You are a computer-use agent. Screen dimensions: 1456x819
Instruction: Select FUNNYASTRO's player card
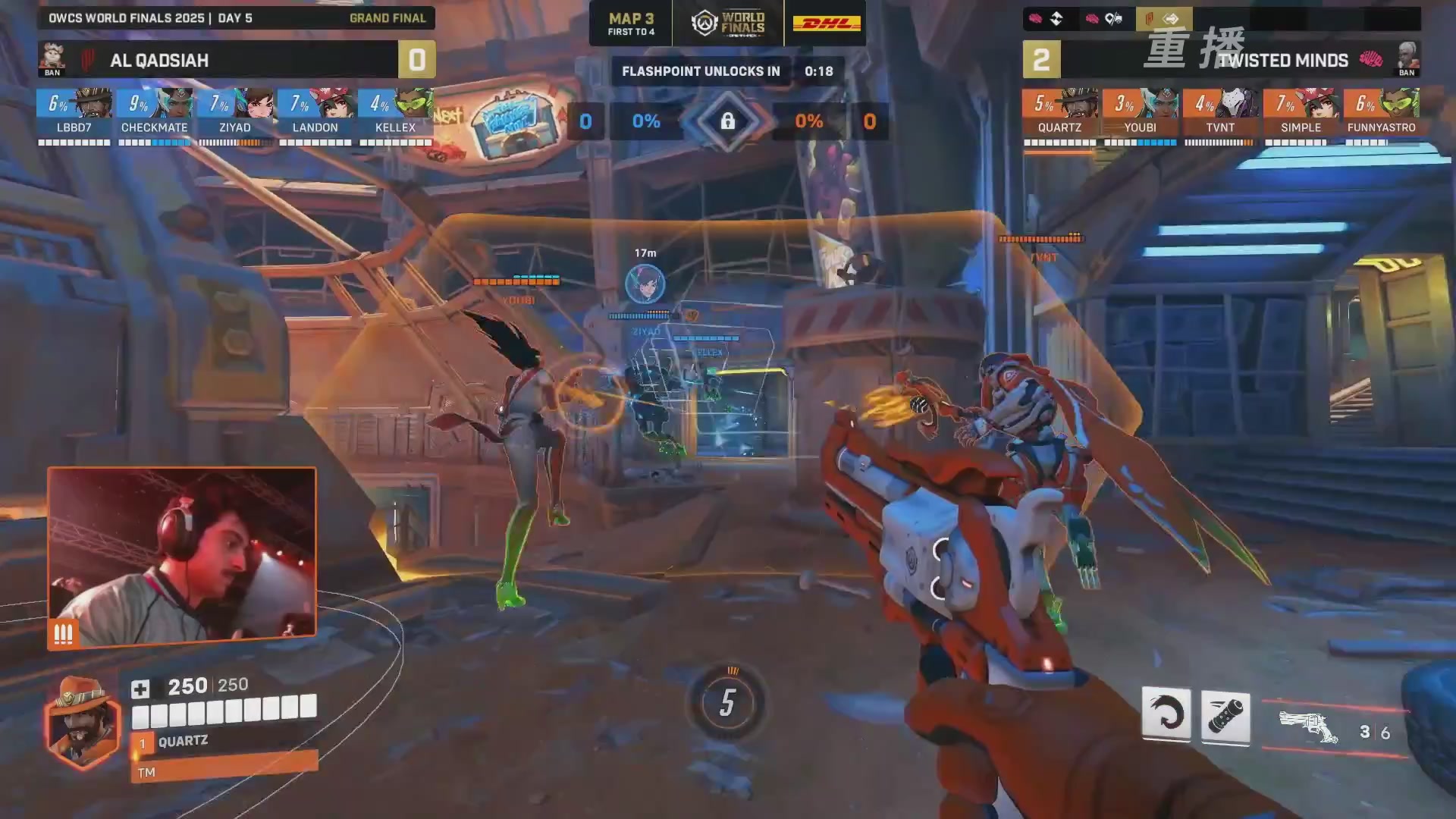1381,114
